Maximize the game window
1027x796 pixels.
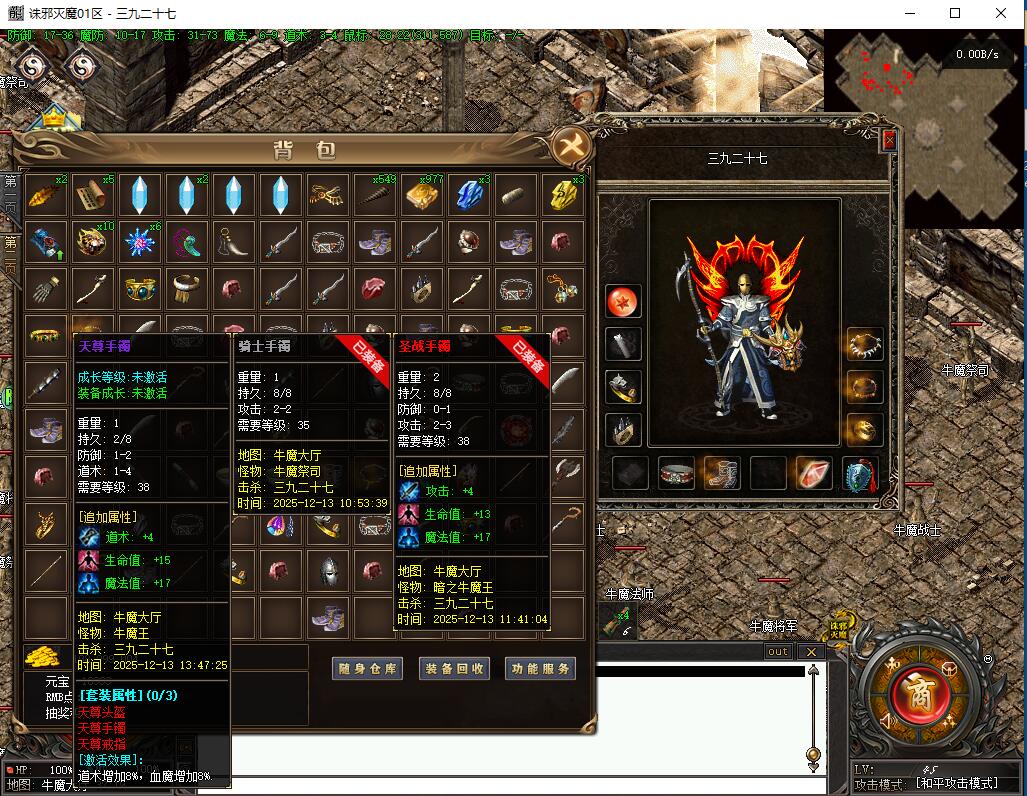955,14
